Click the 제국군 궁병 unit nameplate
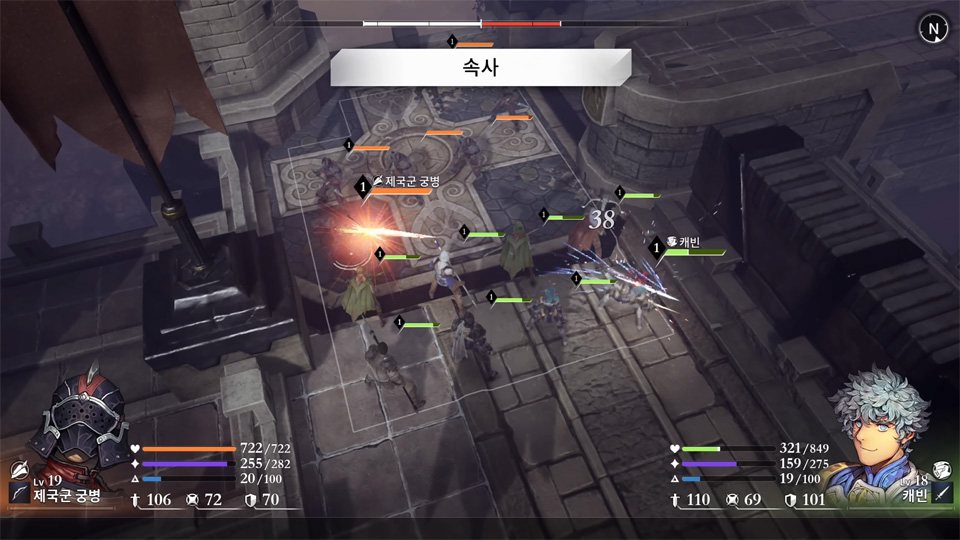 tap(405, 182)
